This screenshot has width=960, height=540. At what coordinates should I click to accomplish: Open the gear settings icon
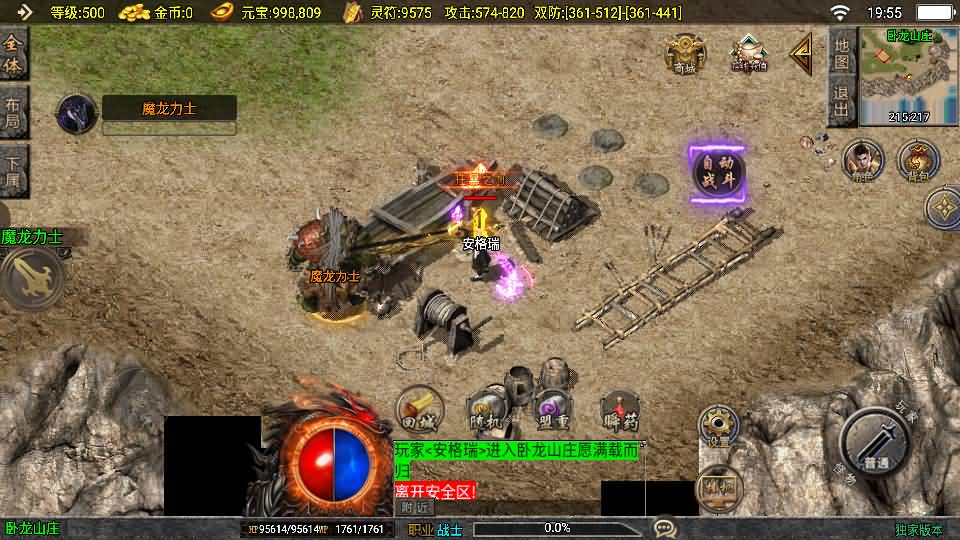pos(717,427)
